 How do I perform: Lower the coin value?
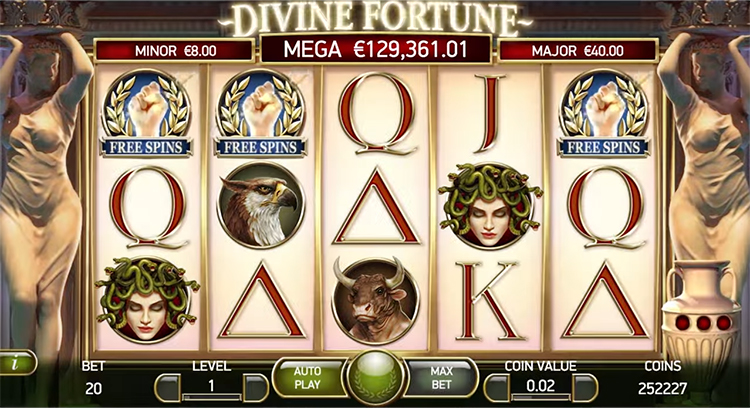(494, 385)
